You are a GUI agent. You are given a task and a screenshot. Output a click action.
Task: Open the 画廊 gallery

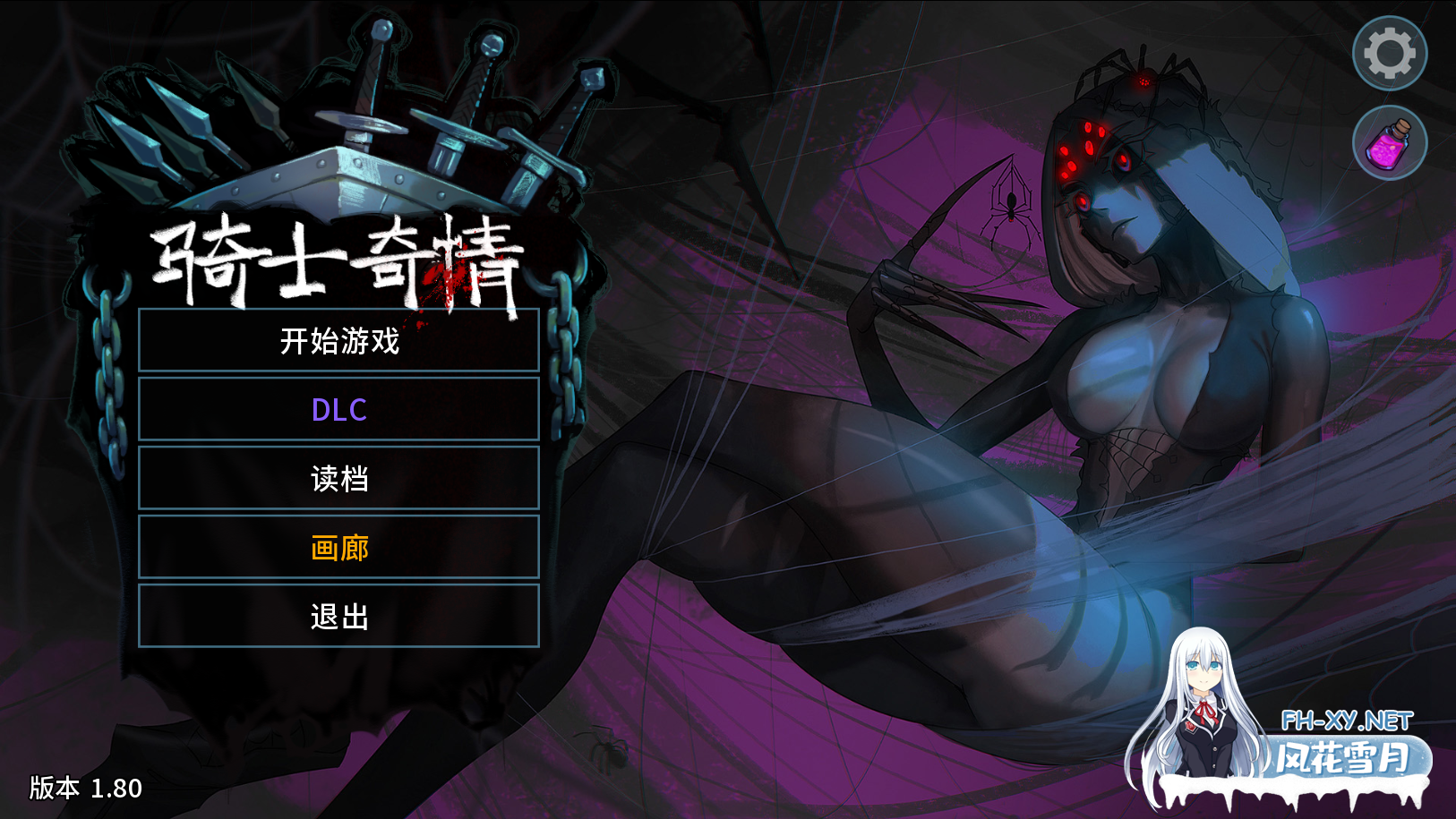coord(338,548)
